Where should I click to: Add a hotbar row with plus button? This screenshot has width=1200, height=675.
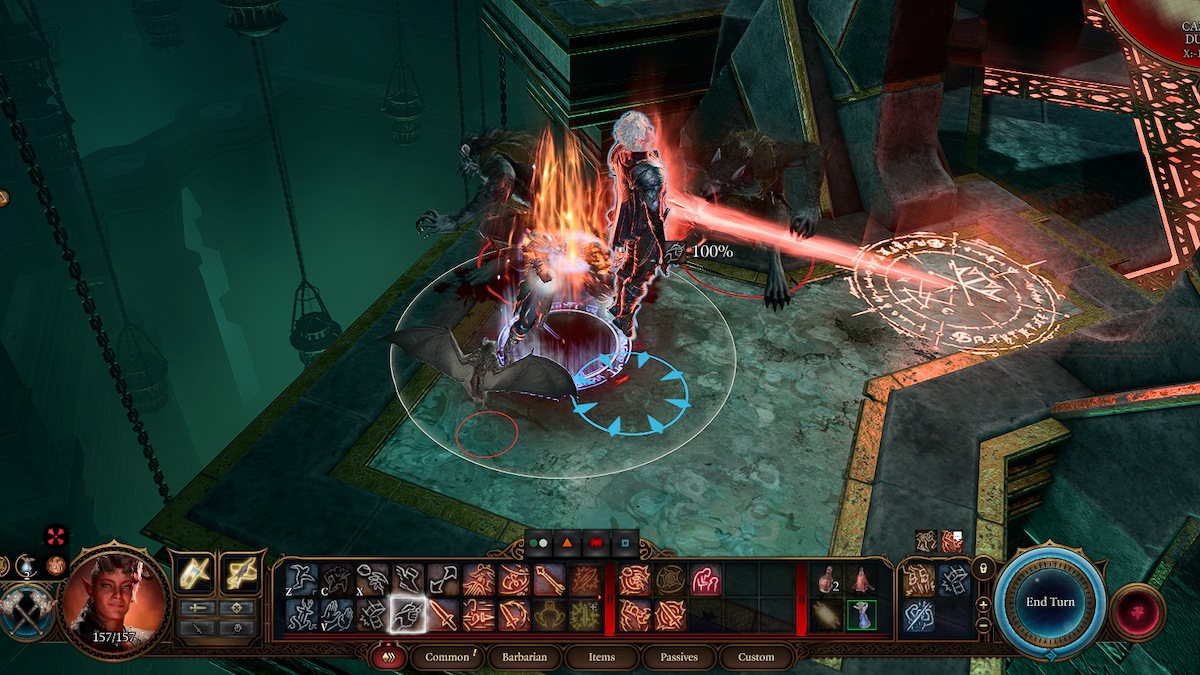click(984, 605)
